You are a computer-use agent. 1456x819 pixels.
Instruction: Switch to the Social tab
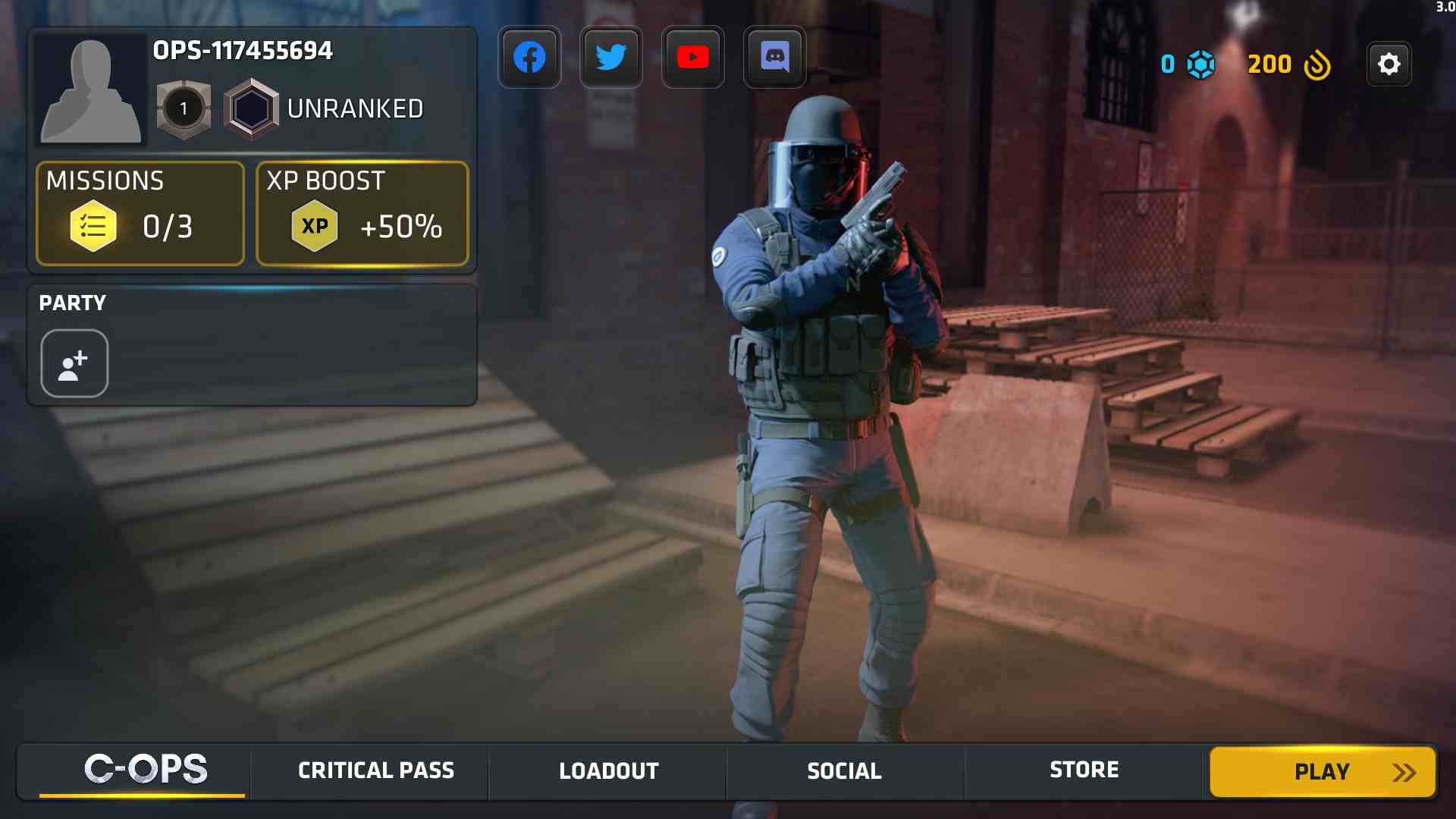pyautogui.click(x=844, y=770)
